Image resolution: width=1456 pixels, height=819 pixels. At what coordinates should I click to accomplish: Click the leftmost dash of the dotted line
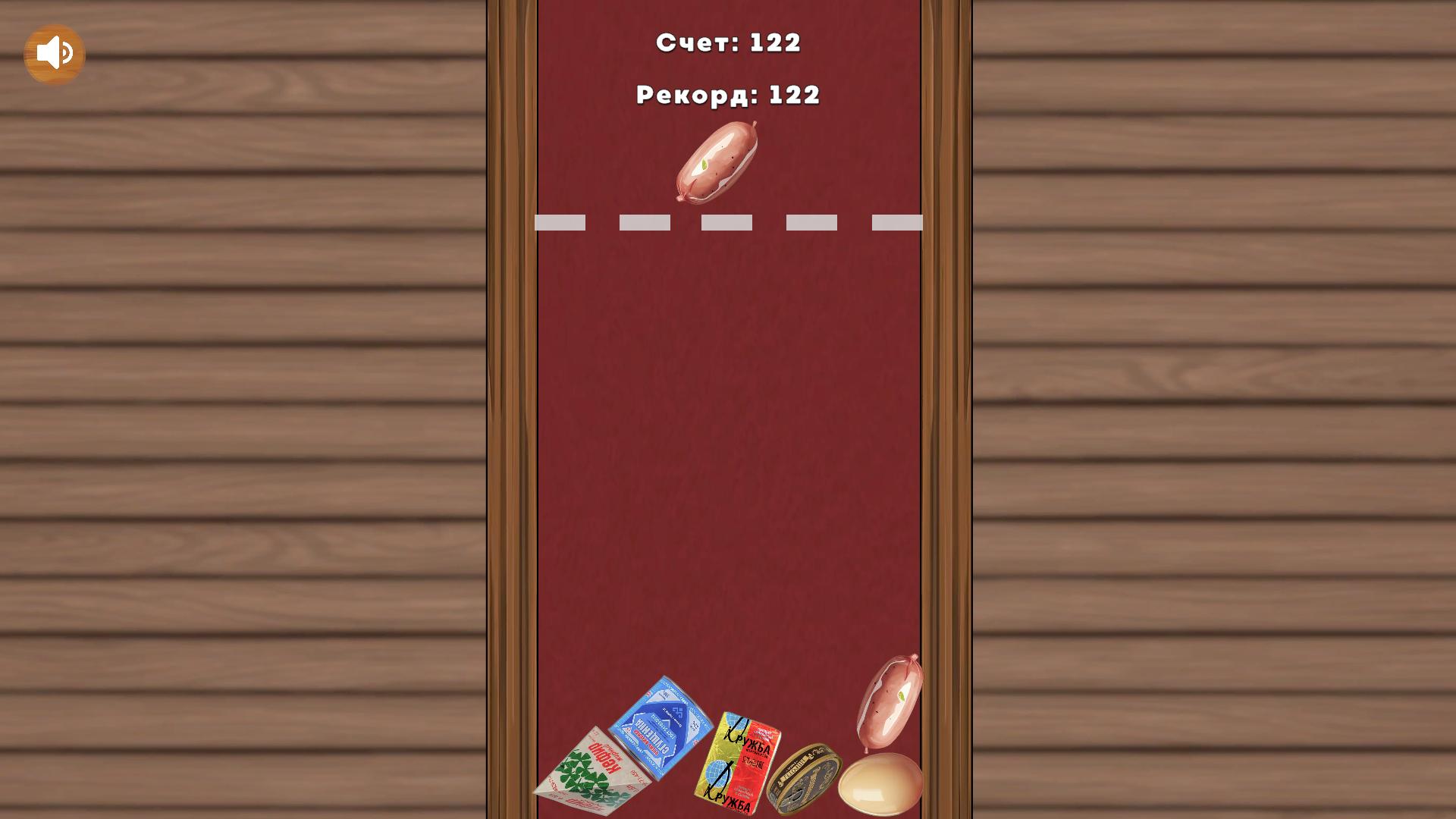pyautogui.click(x=561, y=222)
